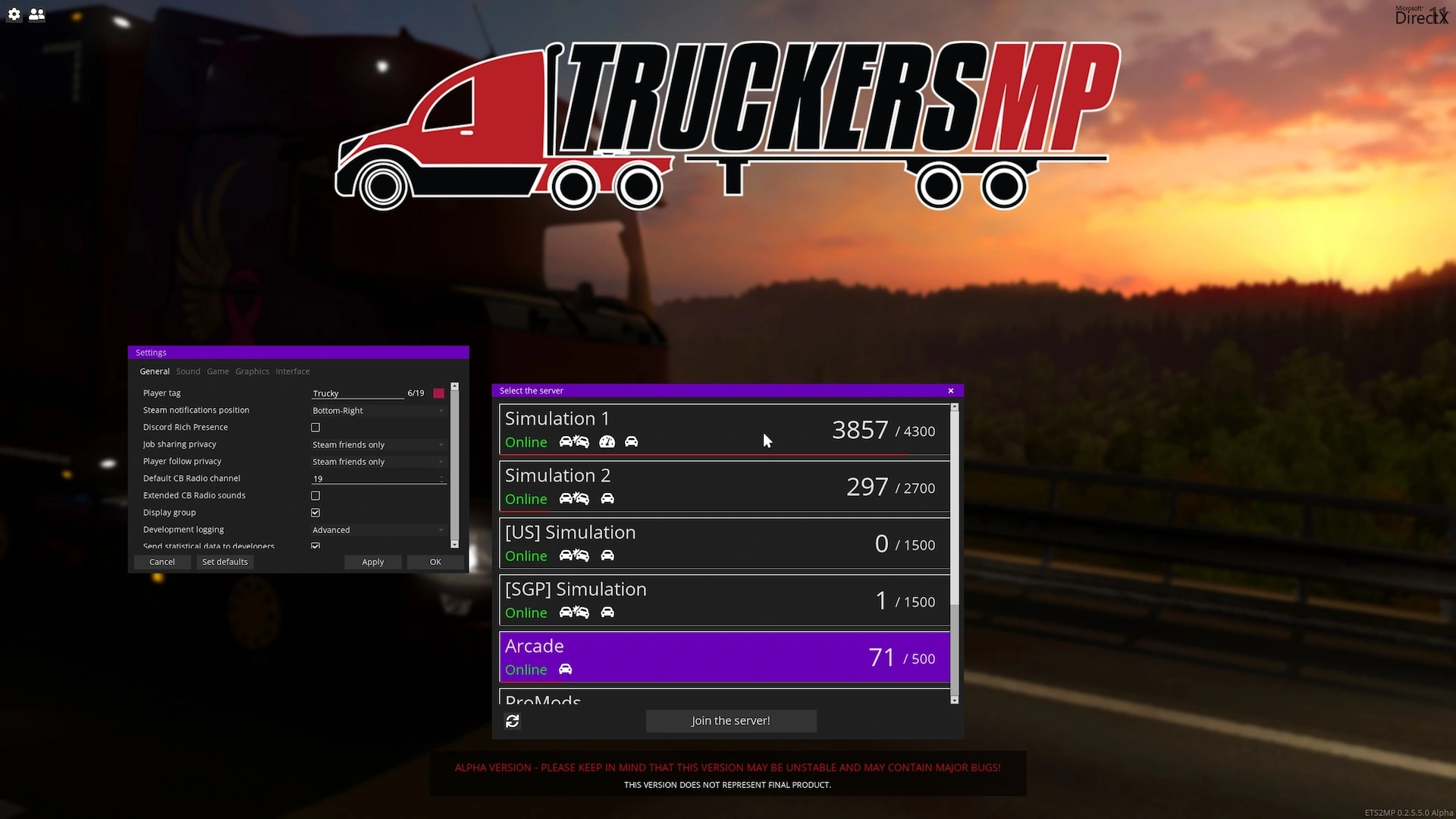This screenshot has width=1456, height=819.
Task: Pick the red player tag color swatch
Action: [438, 394]
